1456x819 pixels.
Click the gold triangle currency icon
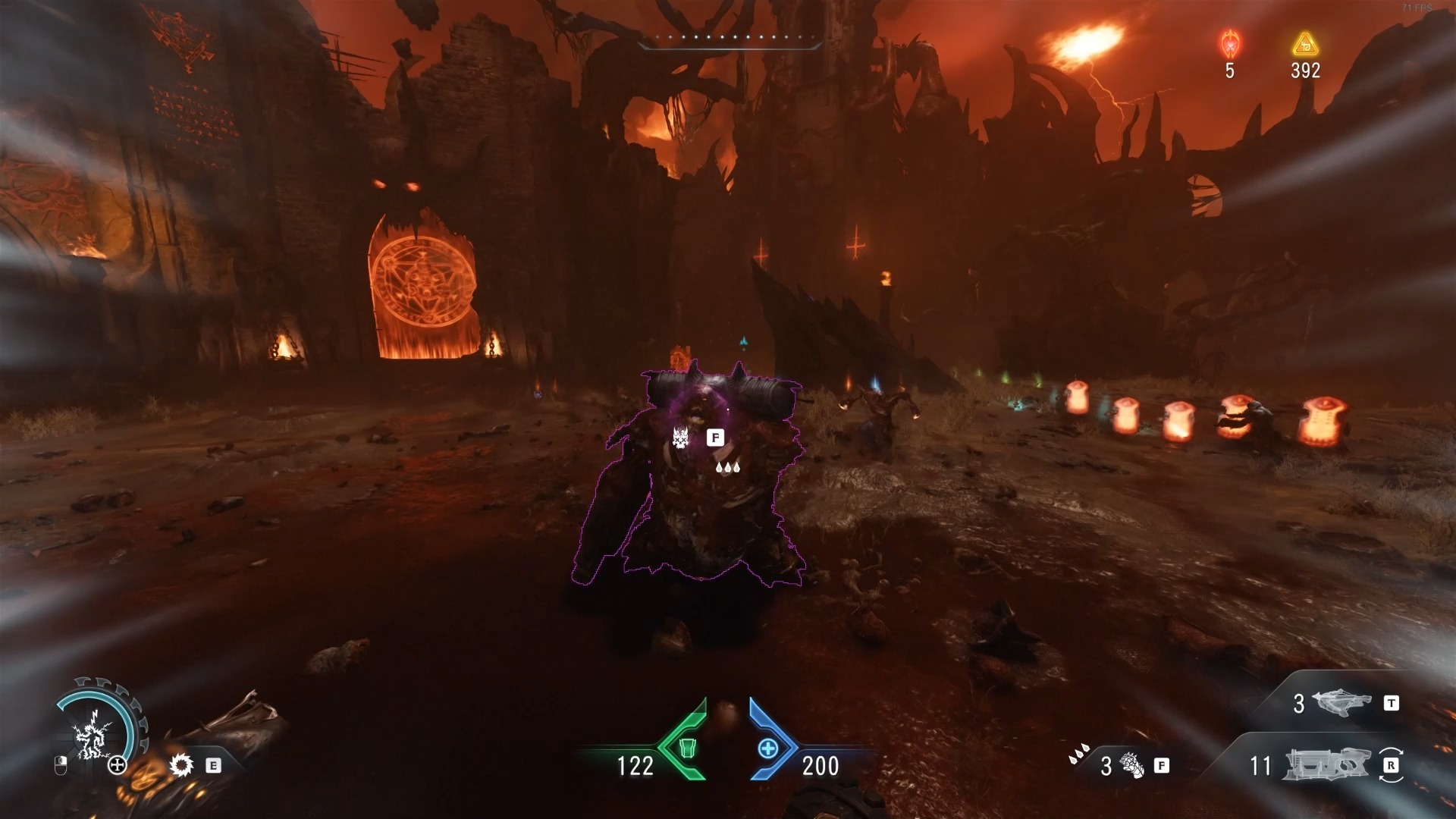pos(1305,45)
